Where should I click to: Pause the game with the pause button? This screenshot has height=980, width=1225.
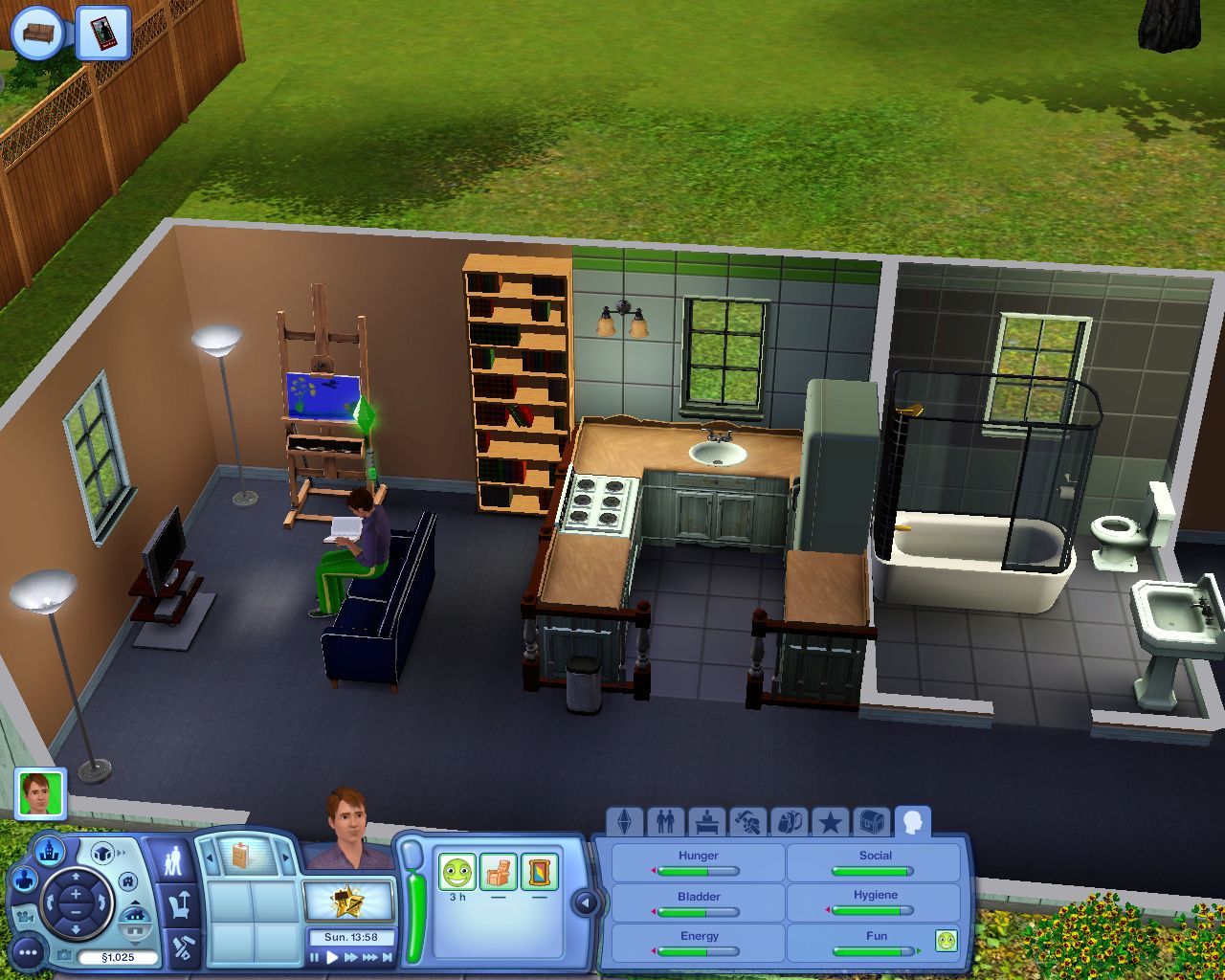(x=313, y=957)
